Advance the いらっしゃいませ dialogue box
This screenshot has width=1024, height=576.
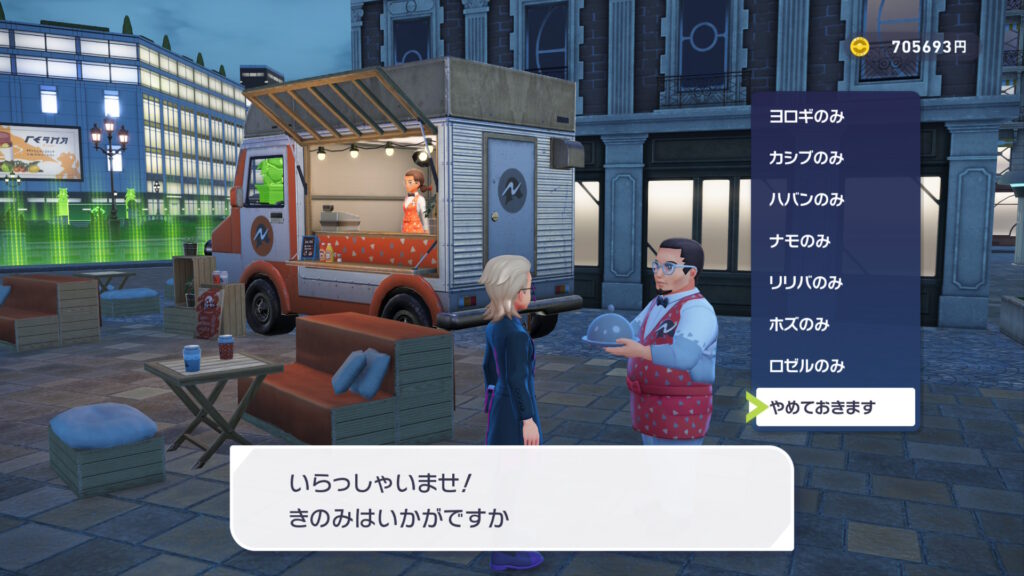[x=511, y=498]
